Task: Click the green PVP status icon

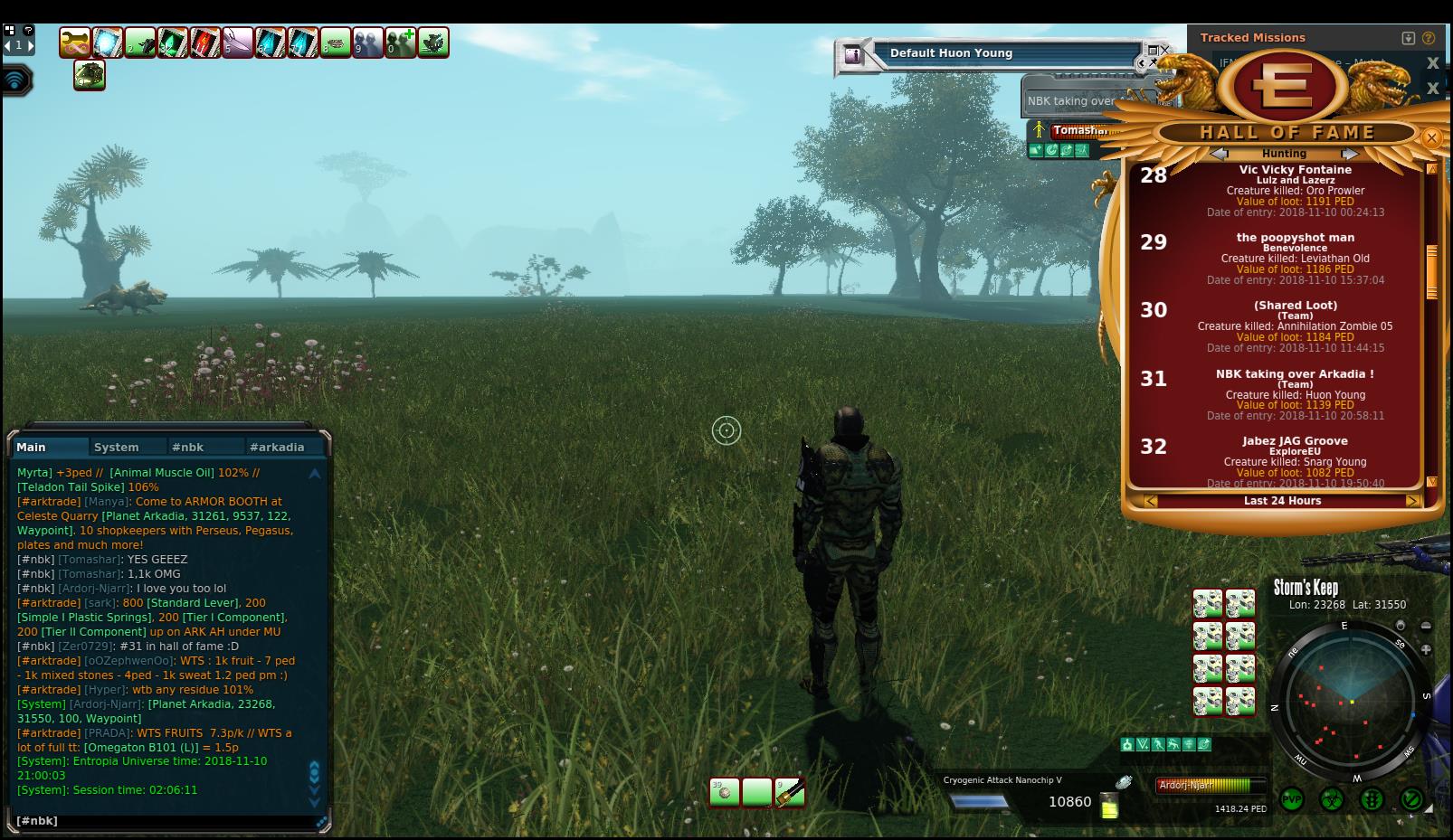Action: coord(1292,800)
